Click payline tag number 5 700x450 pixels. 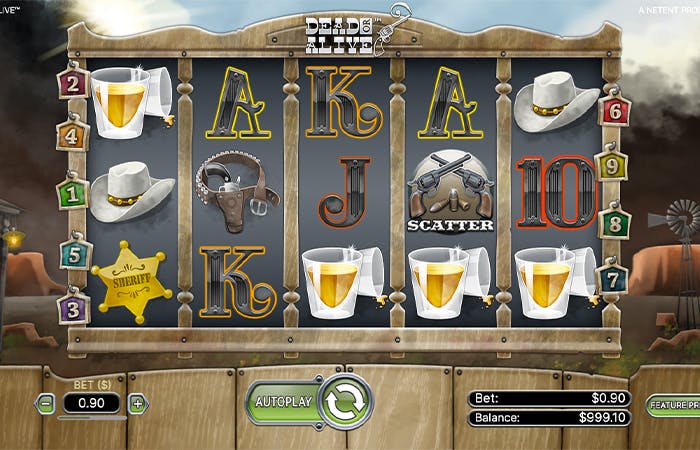74,255
